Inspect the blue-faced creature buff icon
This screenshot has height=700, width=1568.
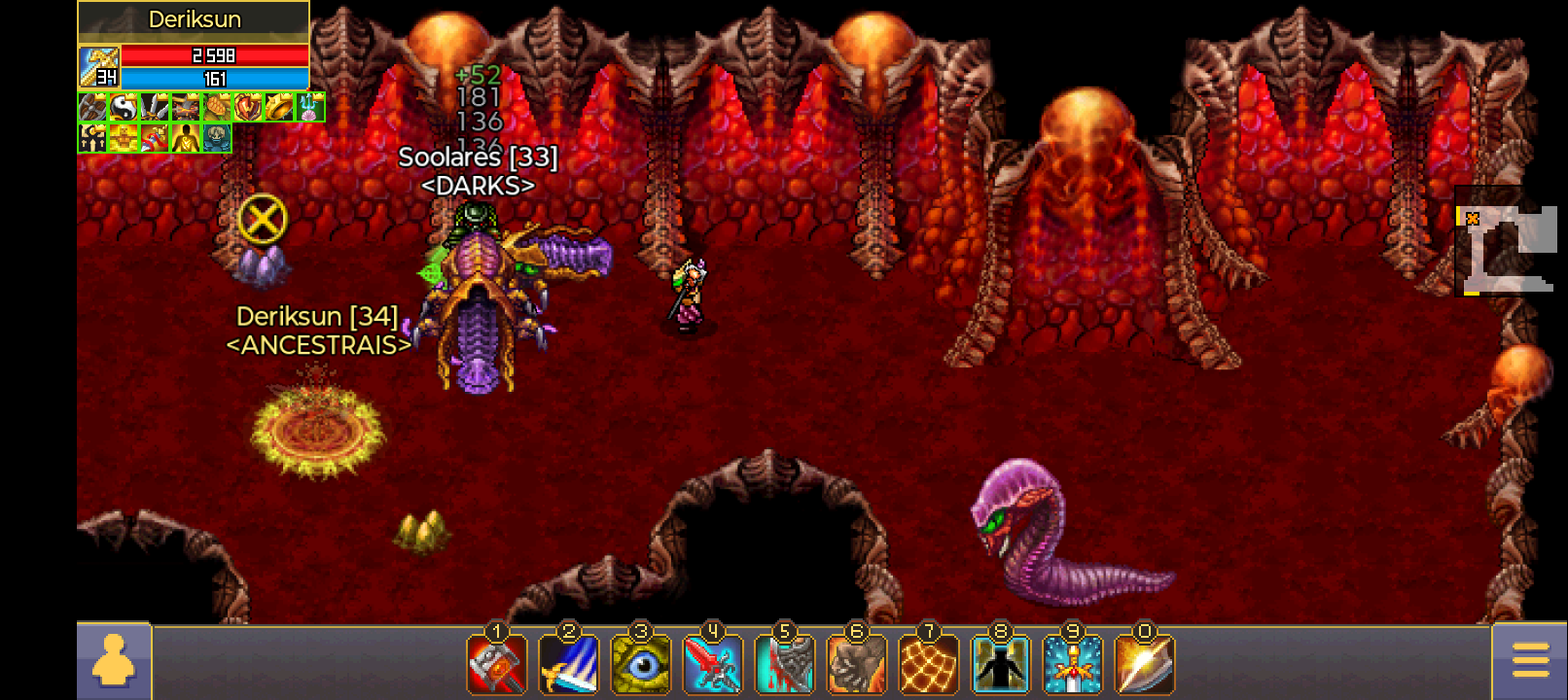217,138
